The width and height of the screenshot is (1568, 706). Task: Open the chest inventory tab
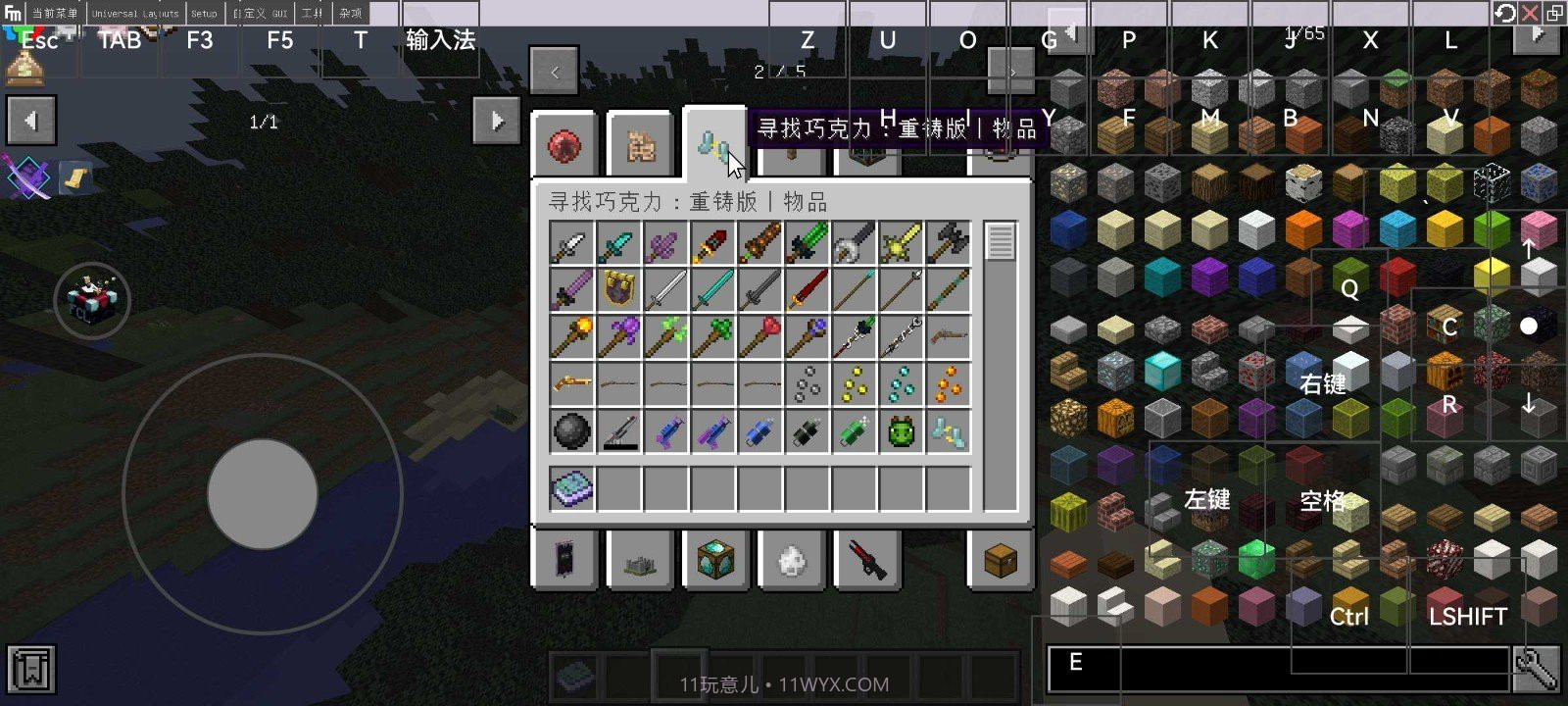tap(1000, 561)
